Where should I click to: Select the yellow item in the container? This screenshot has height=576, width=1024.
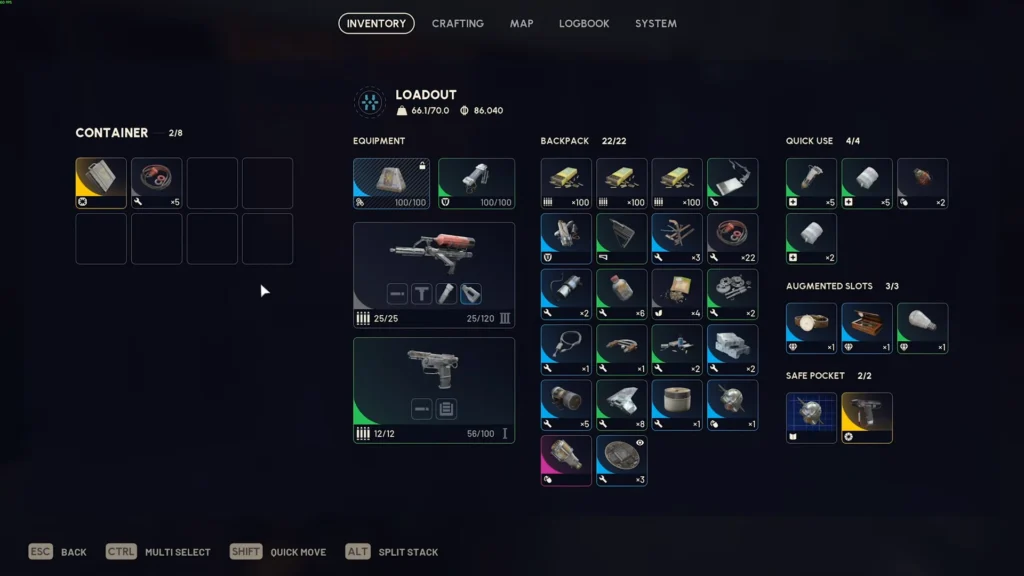pyautogui.click(x=101, y=183)
